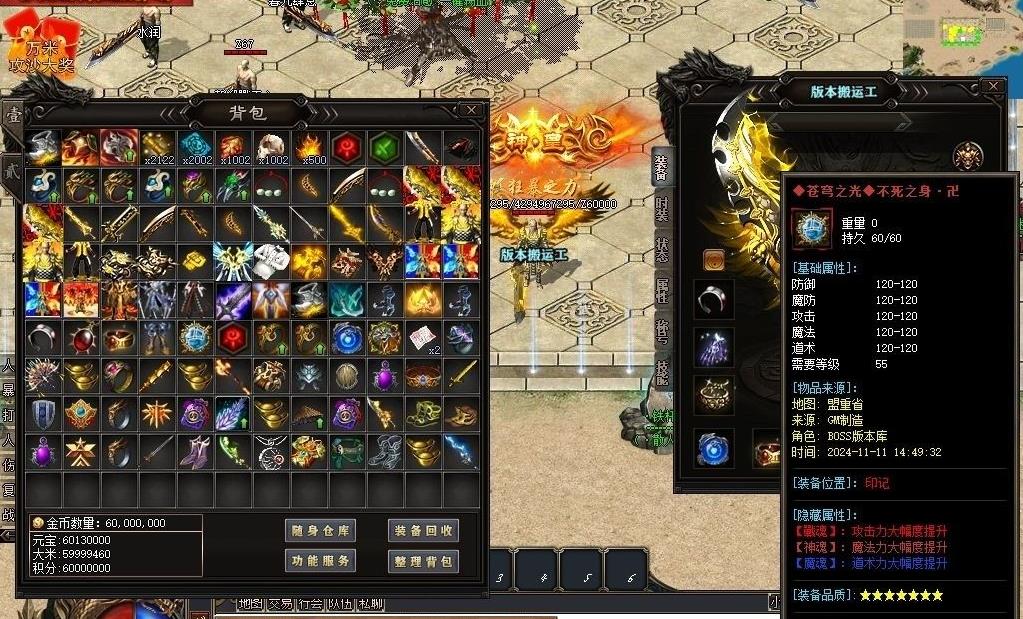Open 功能服务 function services

click(320, 561)
